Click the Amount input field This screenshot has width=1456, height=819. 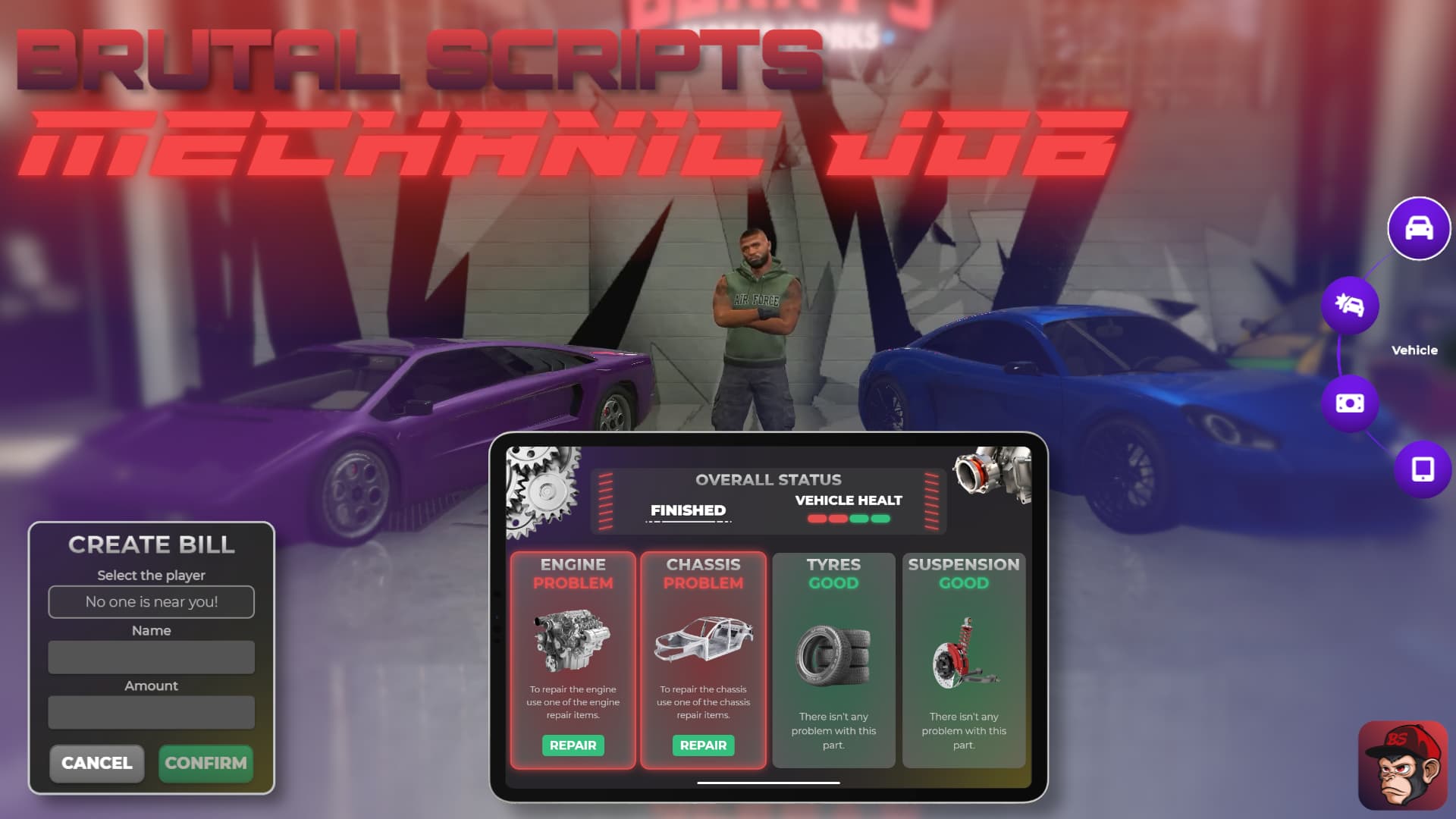(151, 712)
